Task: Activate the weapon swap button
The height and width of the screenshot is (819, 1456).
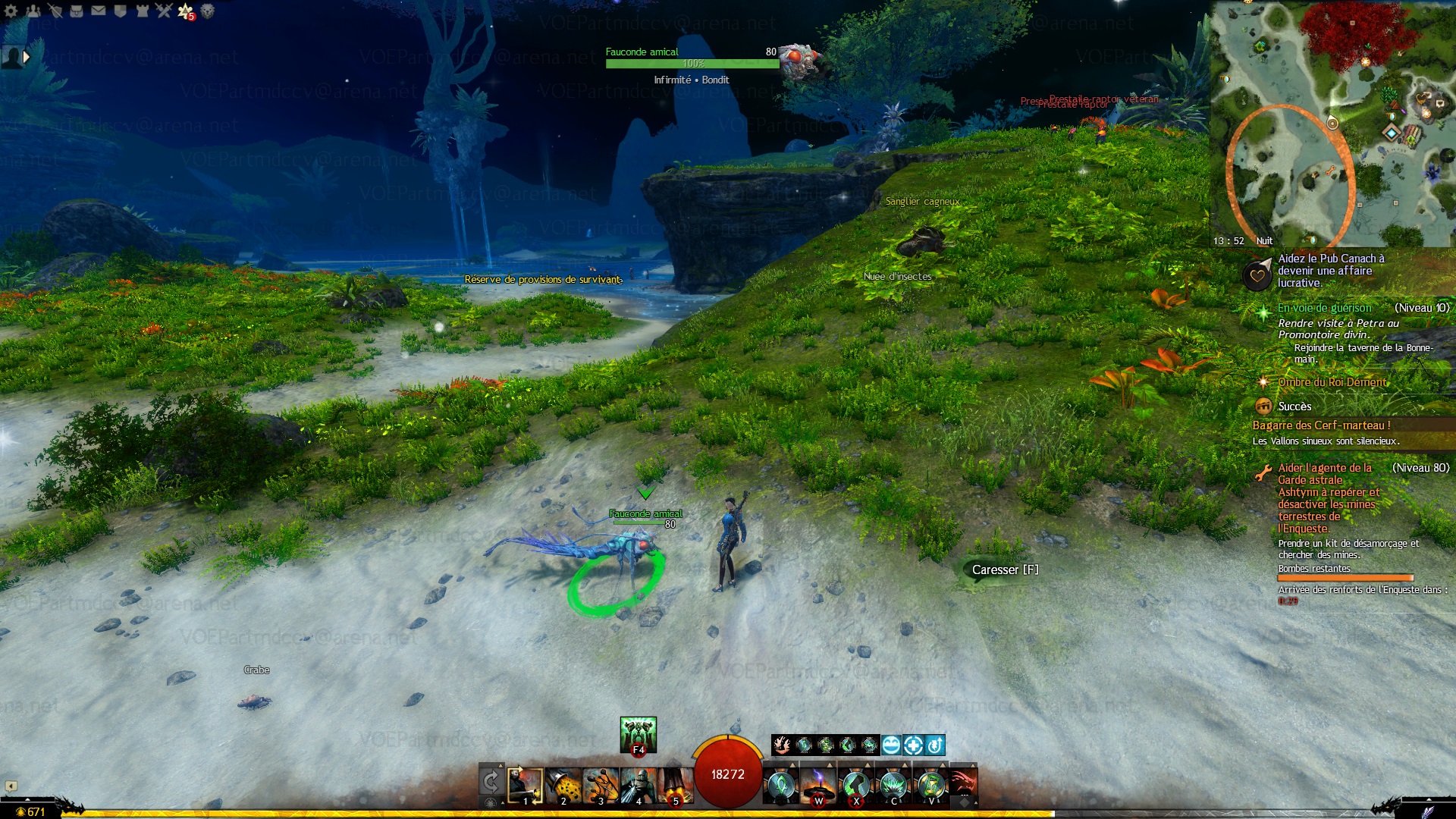Action: pyautogui.click(x=491, y=781)
